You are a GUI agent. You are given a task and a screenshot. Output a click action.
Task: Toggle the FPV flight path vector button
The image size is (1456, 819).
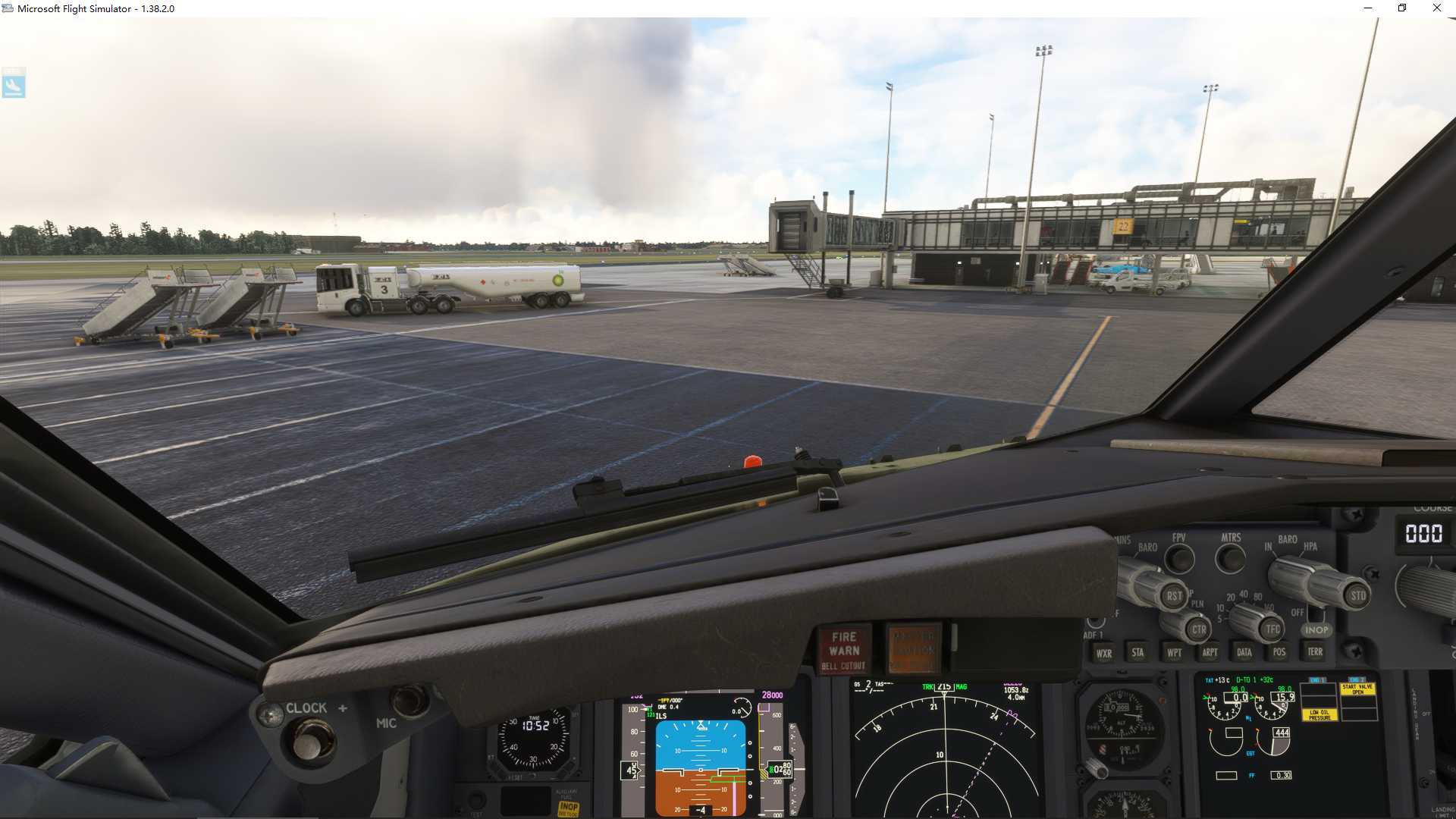point(1179,560)
